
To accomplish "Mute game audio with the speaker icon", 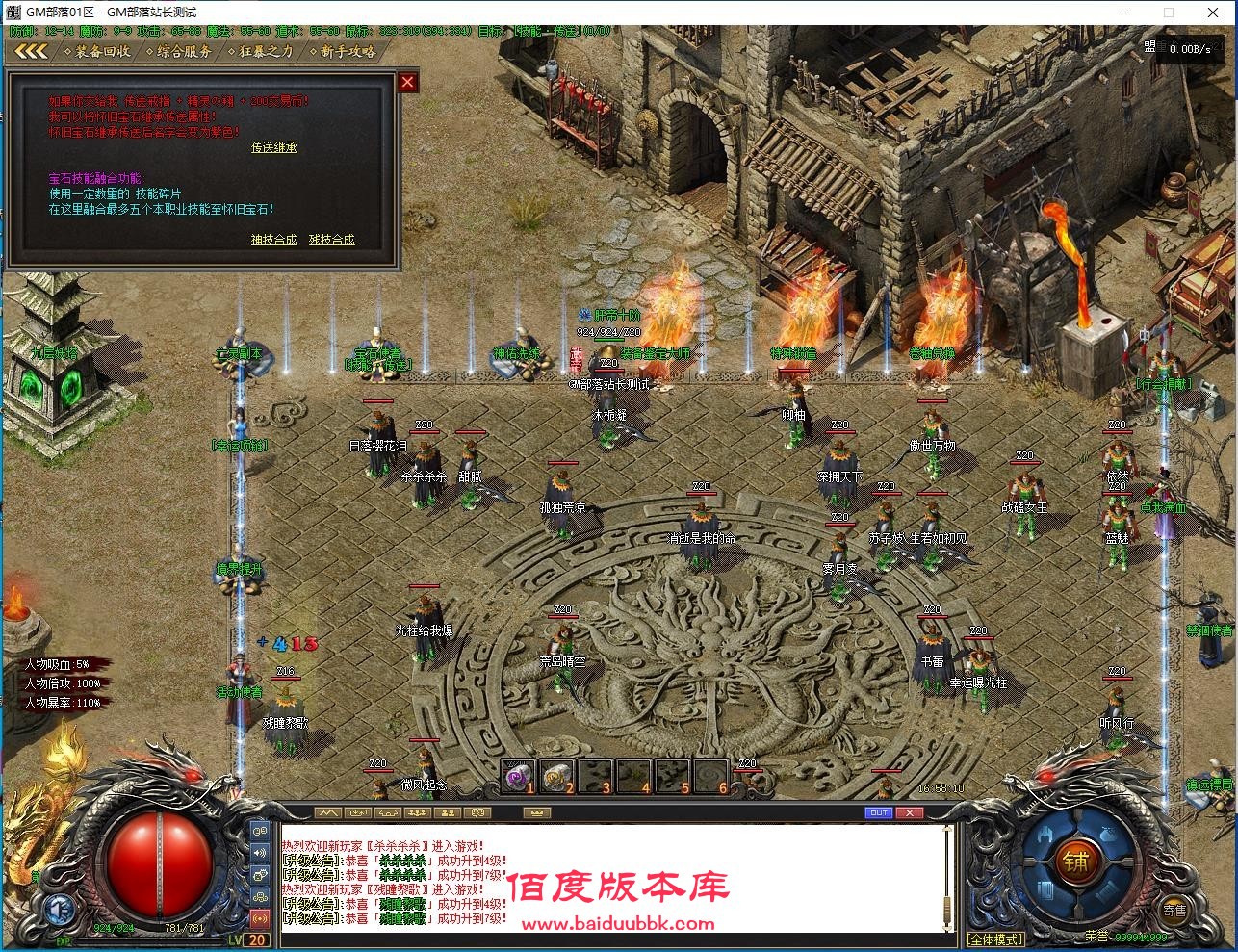I will pyautogui.click(x=260, y=853).
